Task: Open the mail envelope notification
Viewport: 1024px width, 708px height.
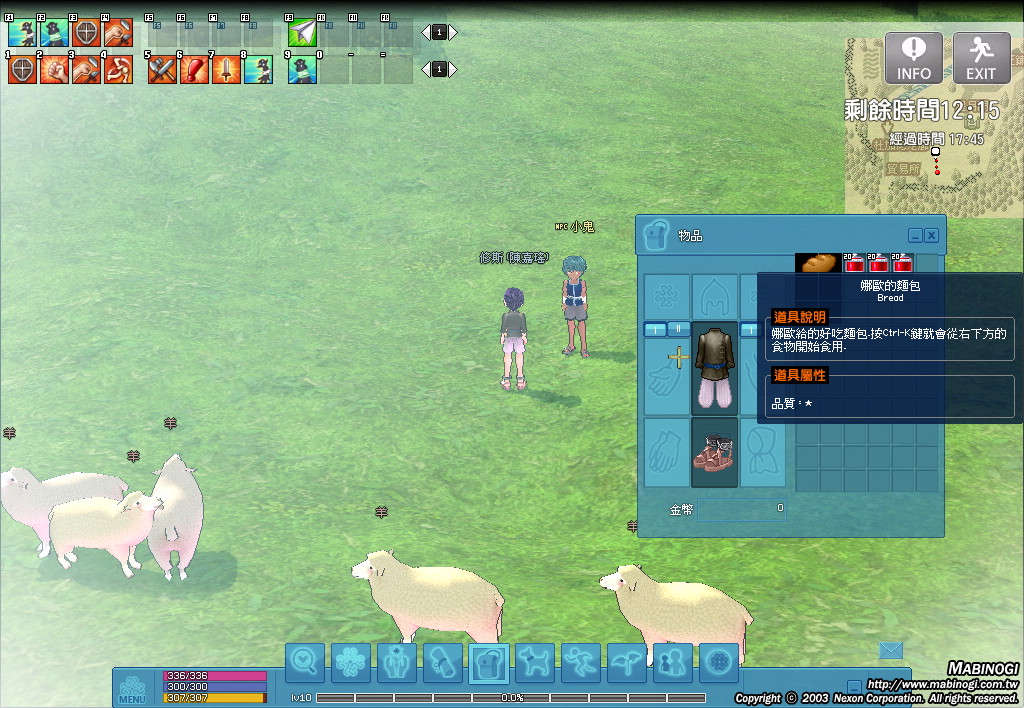Action: pos(891,651)
